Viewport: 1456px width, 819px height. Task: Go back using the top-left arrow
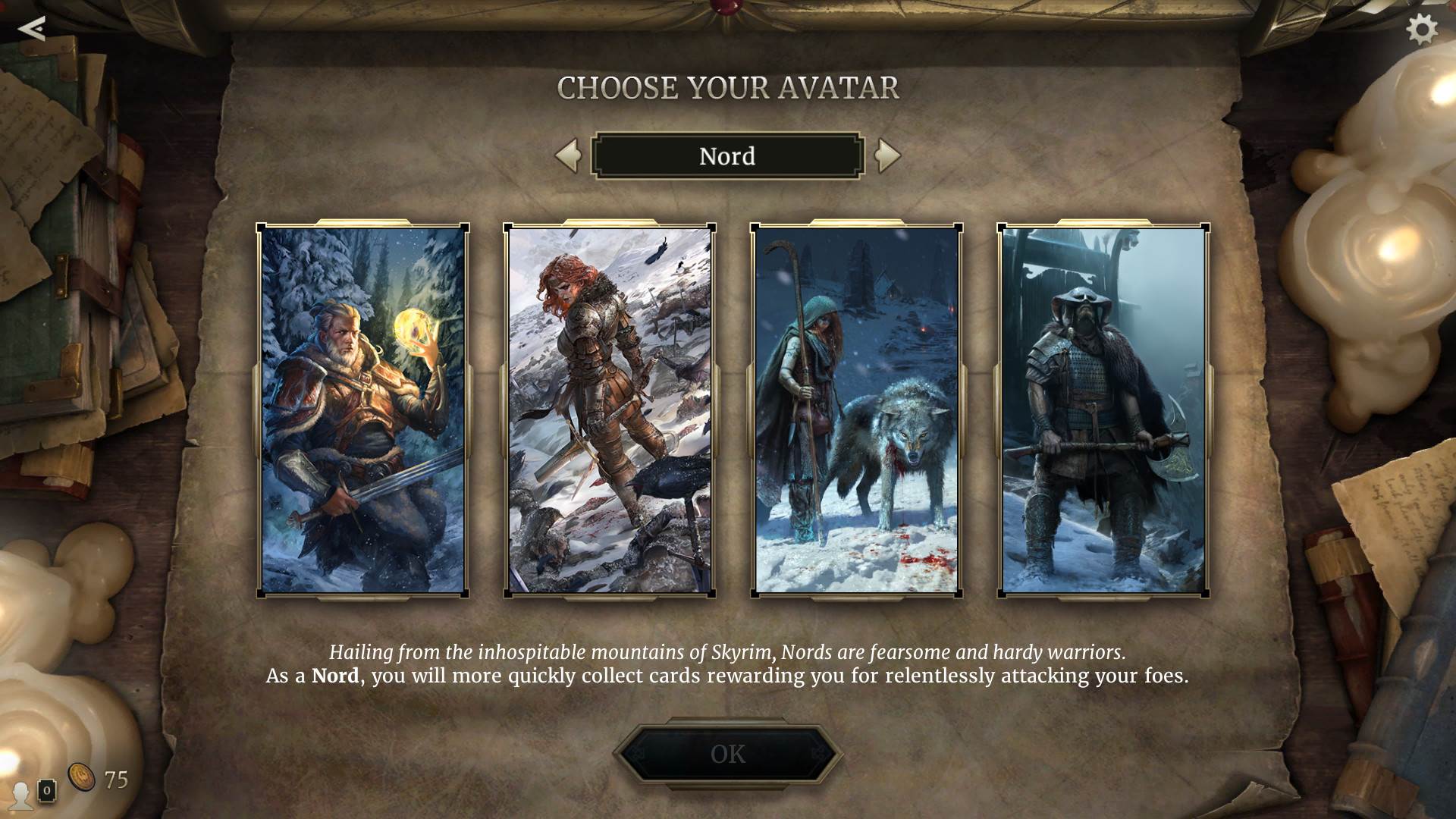pyautogui.click(x=32, y=29)
